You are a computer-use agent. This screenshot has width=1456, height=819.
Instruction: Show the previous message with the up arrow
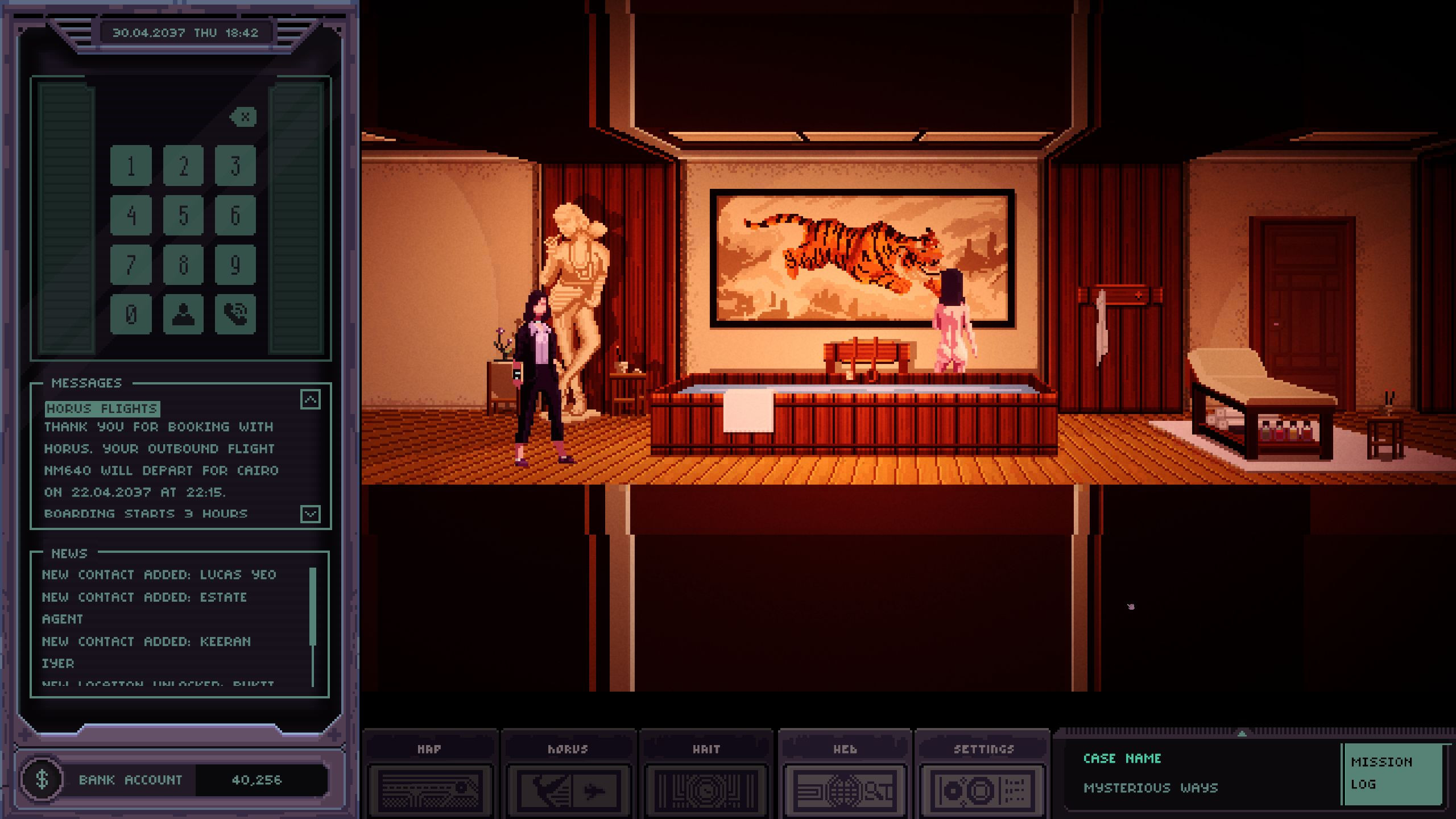[311, 400]
